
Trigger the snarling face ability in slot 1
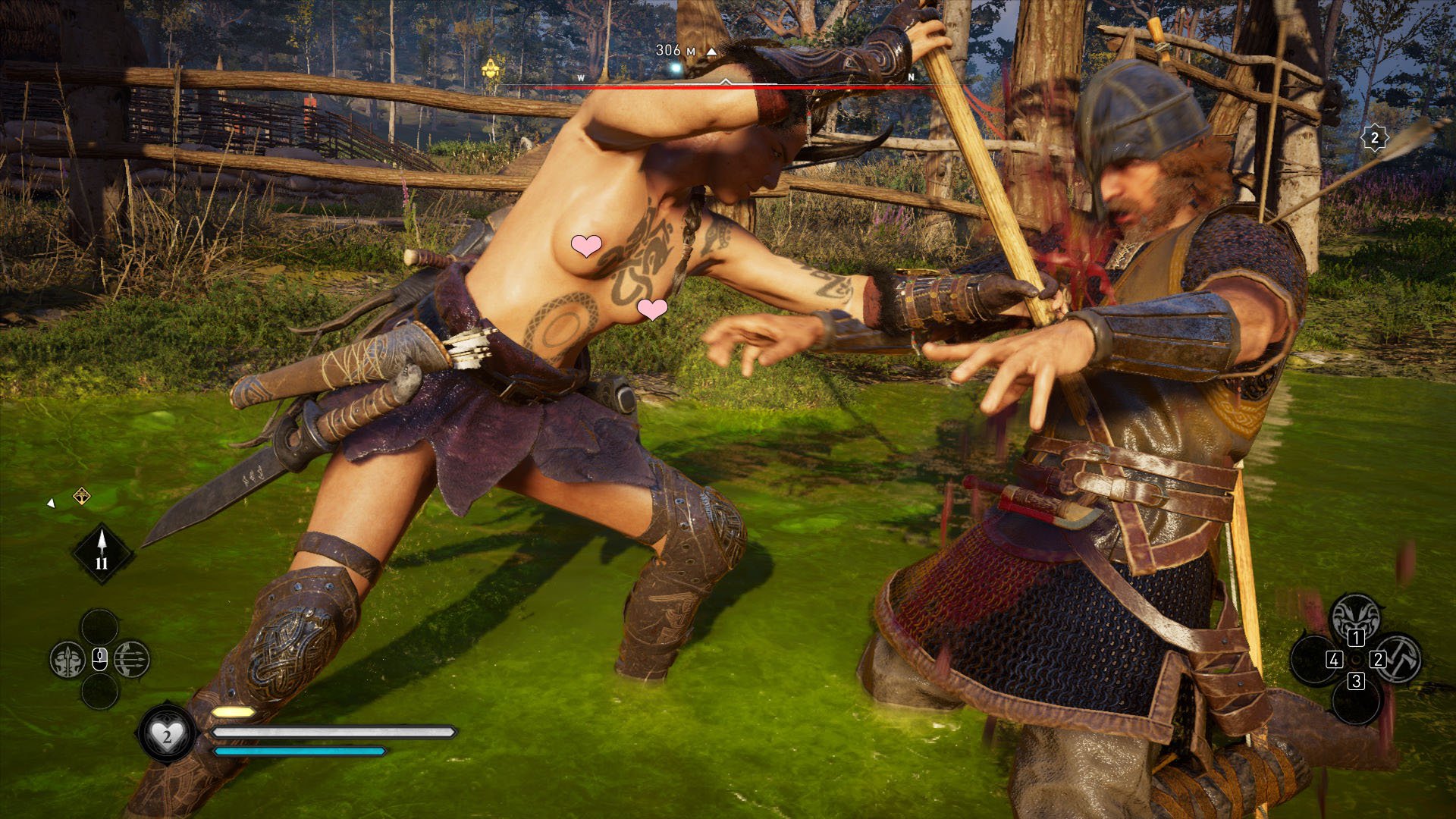[1355, 617]
